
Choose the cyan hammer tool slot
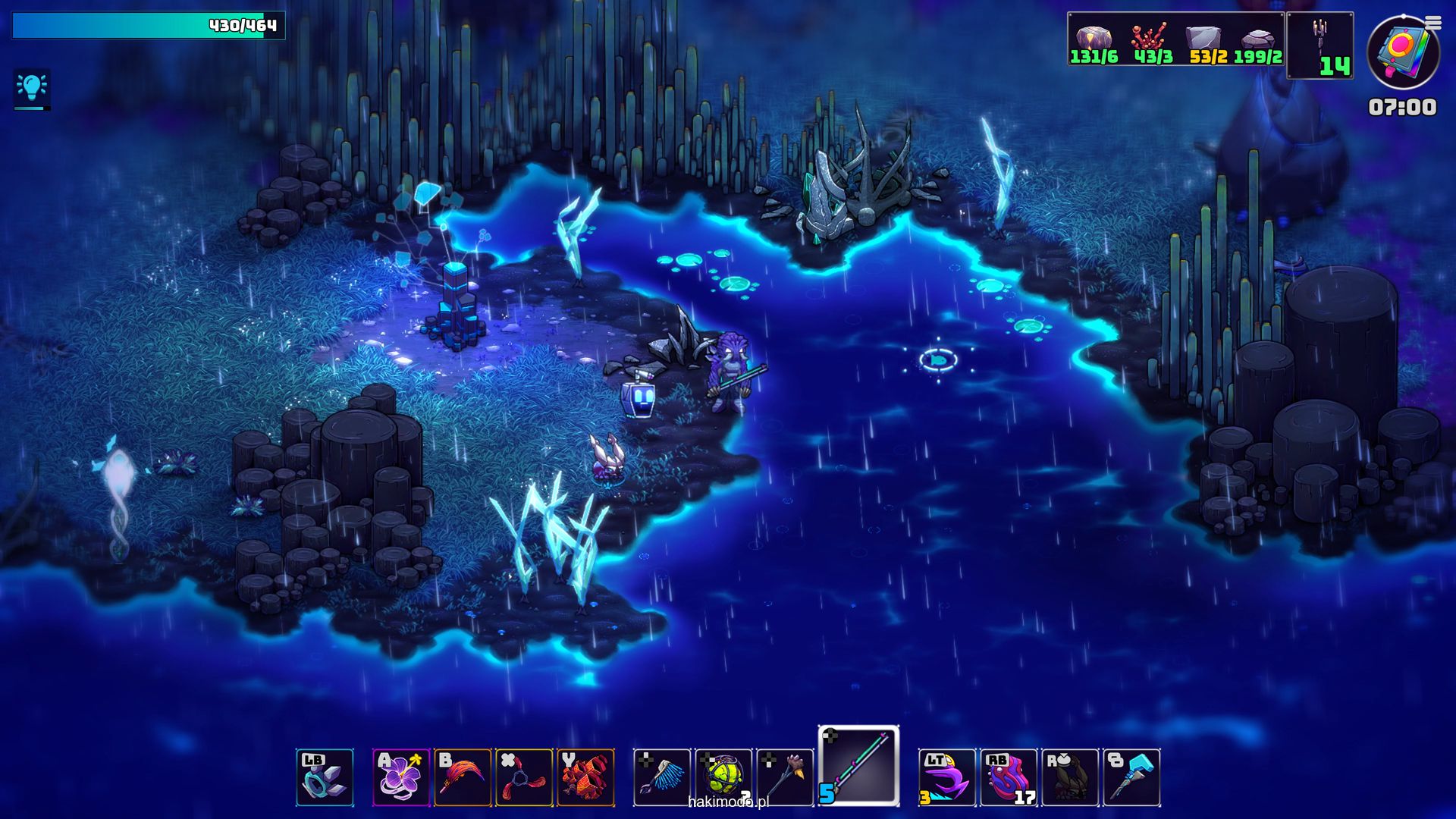(x=1131, y=777)
